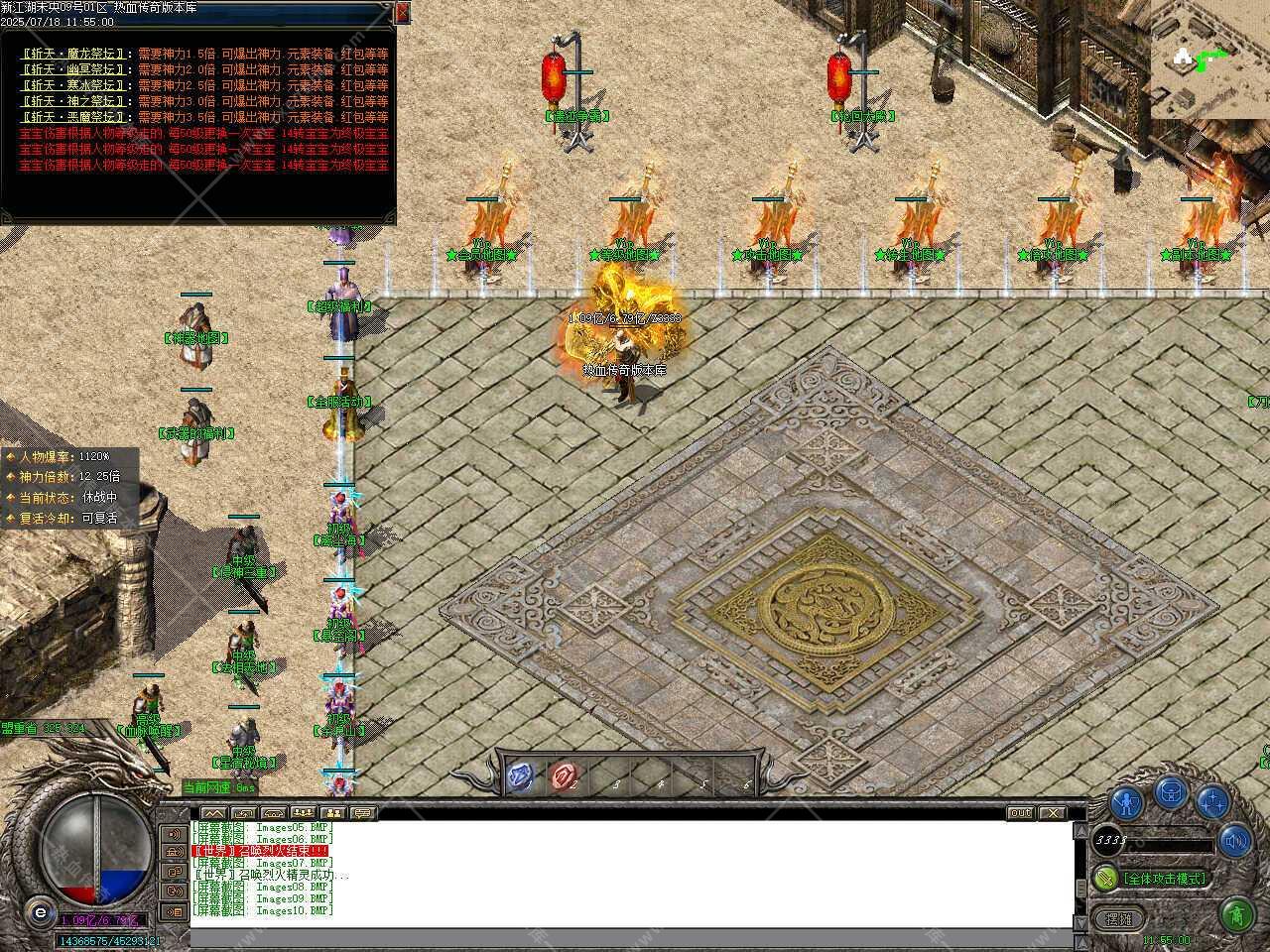Open the 斩天·魔龙祭坛 link
The height and width of the screenshot is (952, 1270).
click(x=74, y=54)
